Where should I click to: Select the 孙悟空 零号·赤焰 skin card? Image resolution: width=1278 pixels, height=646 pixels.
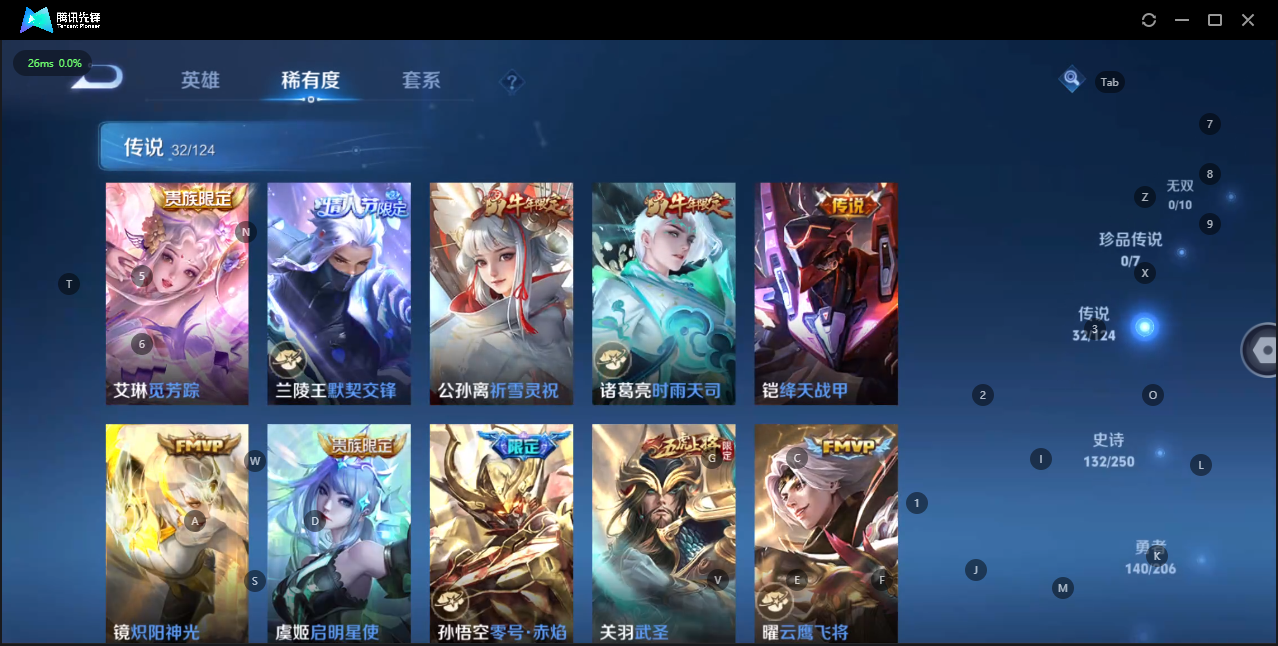point(501,533)
